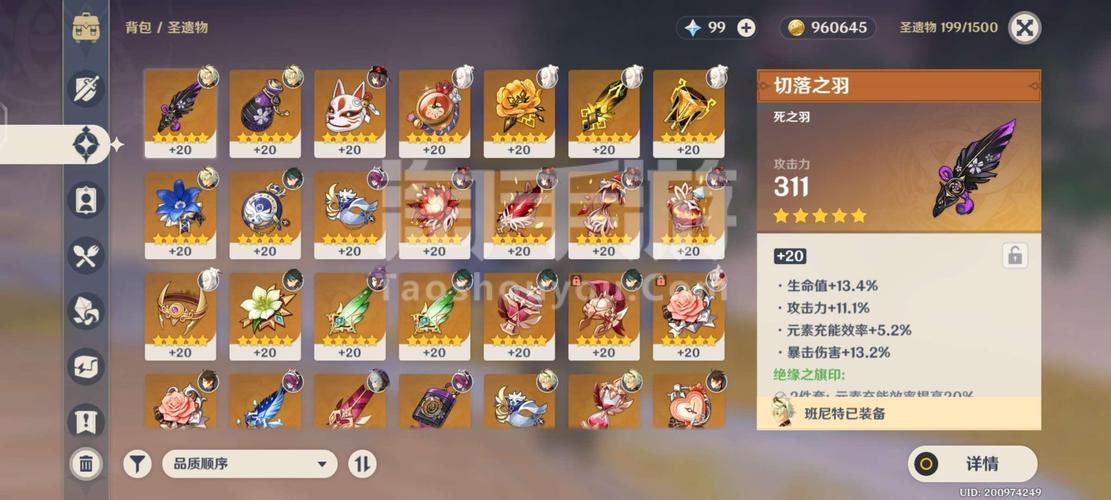1111x500 pixels.
Task: Switch to the food tab
Action: pos(86,255)
